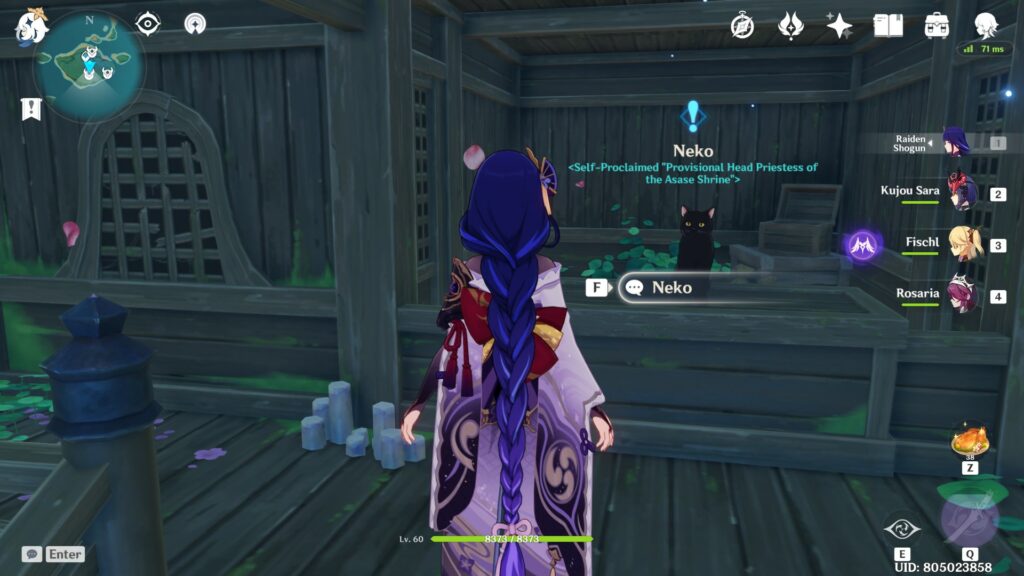Open the winged Battle Pass icon
Screen dimensions: 1024x576
[790, 26]
